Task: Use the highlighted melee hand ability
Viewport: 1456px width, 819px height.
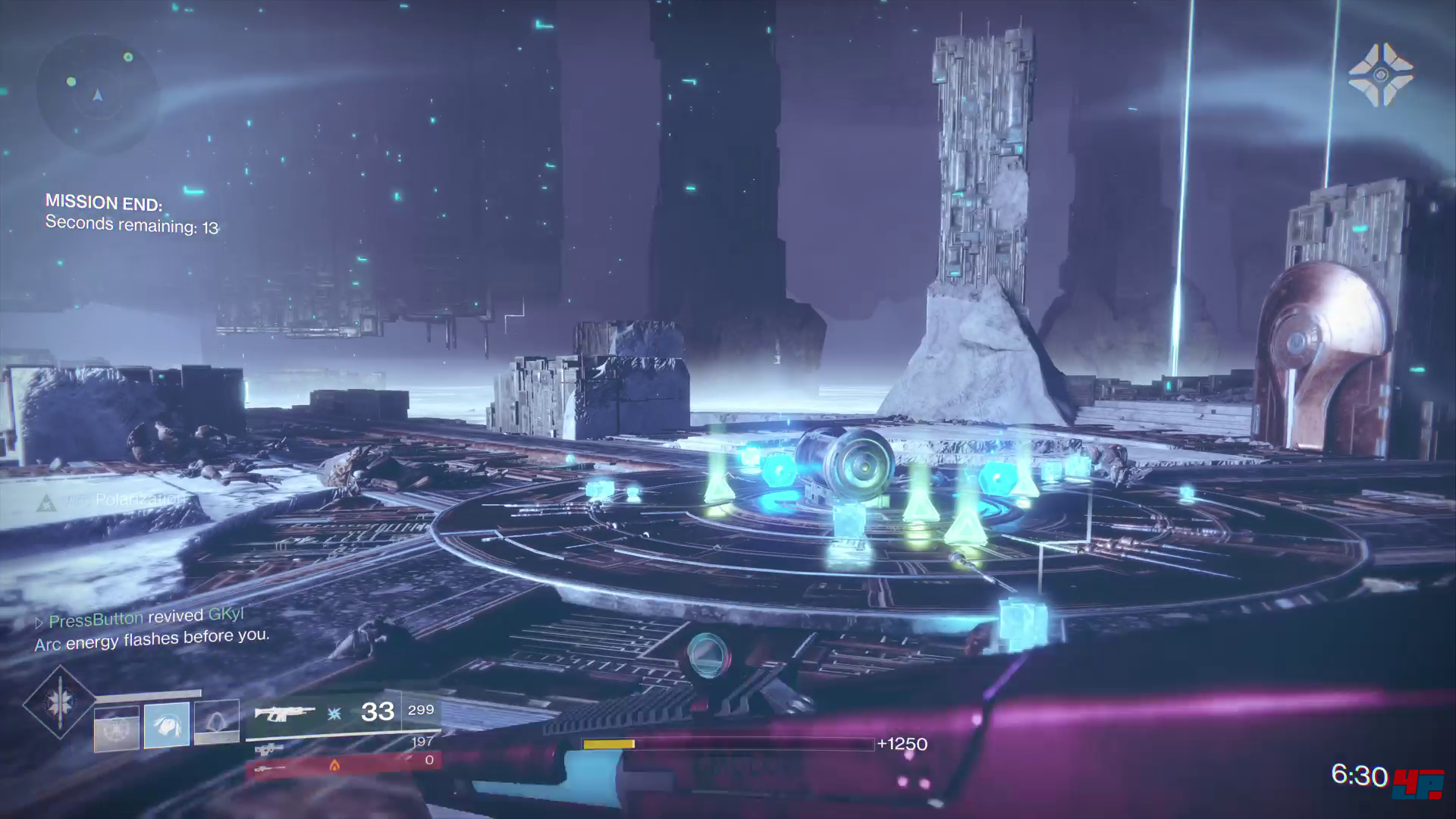Action: click(x=167, y=724)
